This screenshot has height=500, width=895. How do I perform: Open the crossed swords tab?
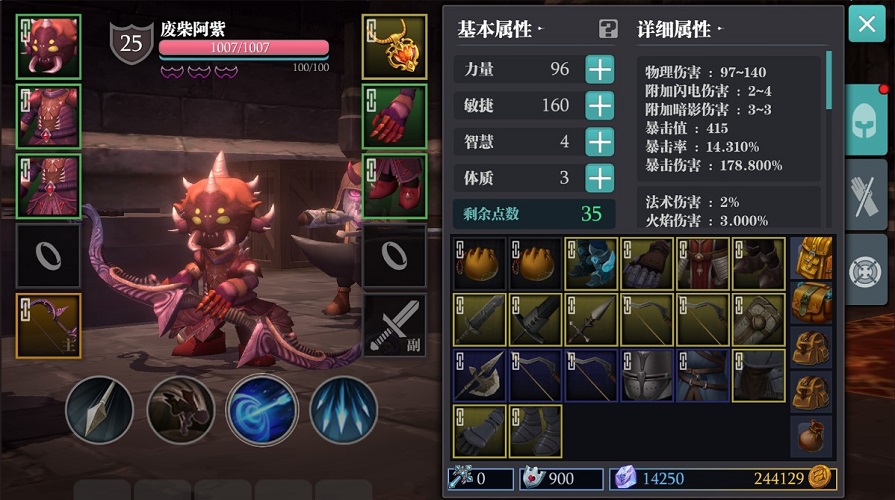[867, 196]
